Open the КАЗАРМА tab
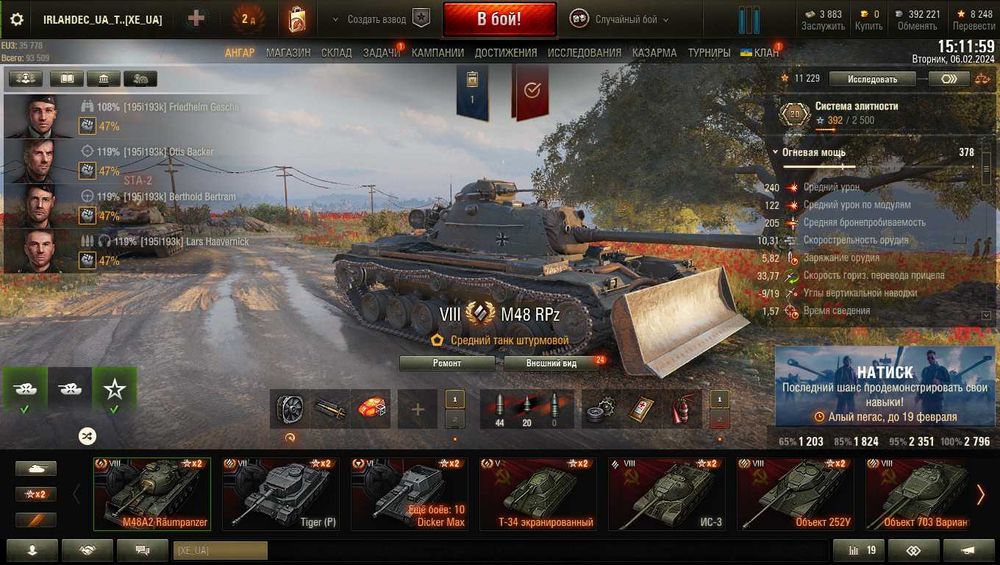The image size is (1000, 565). (654, 52)
